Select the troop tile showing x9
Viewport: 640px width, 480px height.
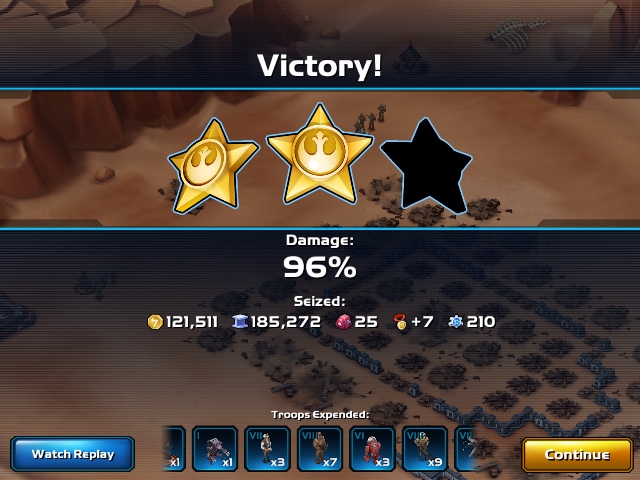(427, 449)
